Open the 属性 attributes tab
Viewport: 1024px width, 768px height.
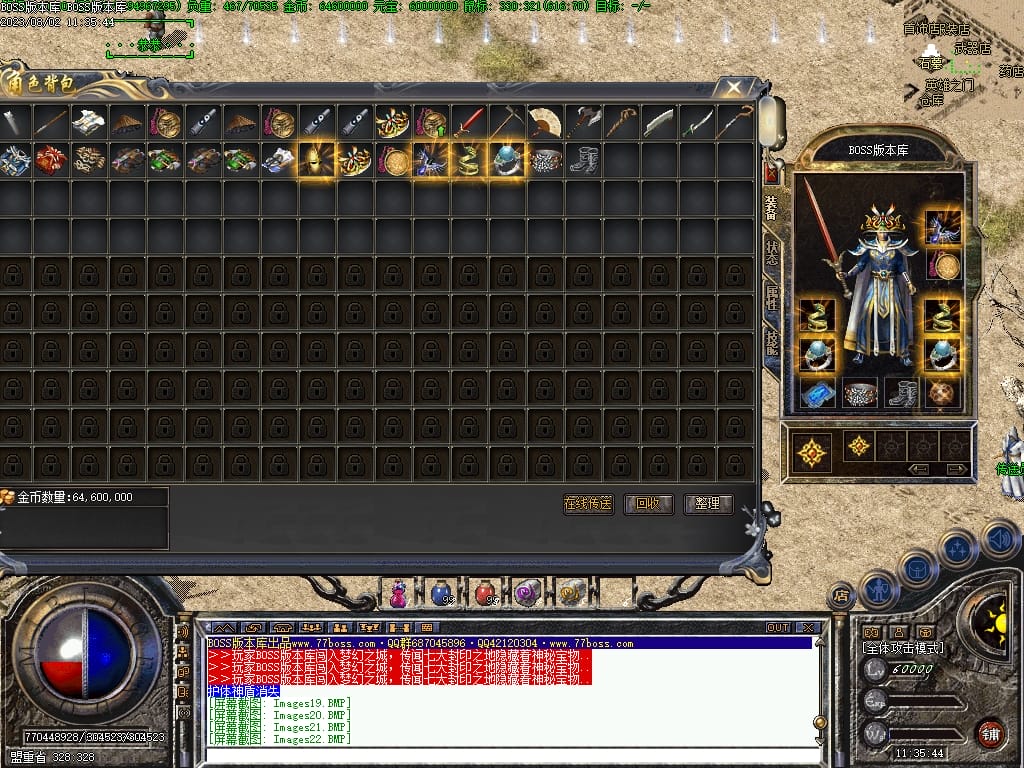[771, 296]
